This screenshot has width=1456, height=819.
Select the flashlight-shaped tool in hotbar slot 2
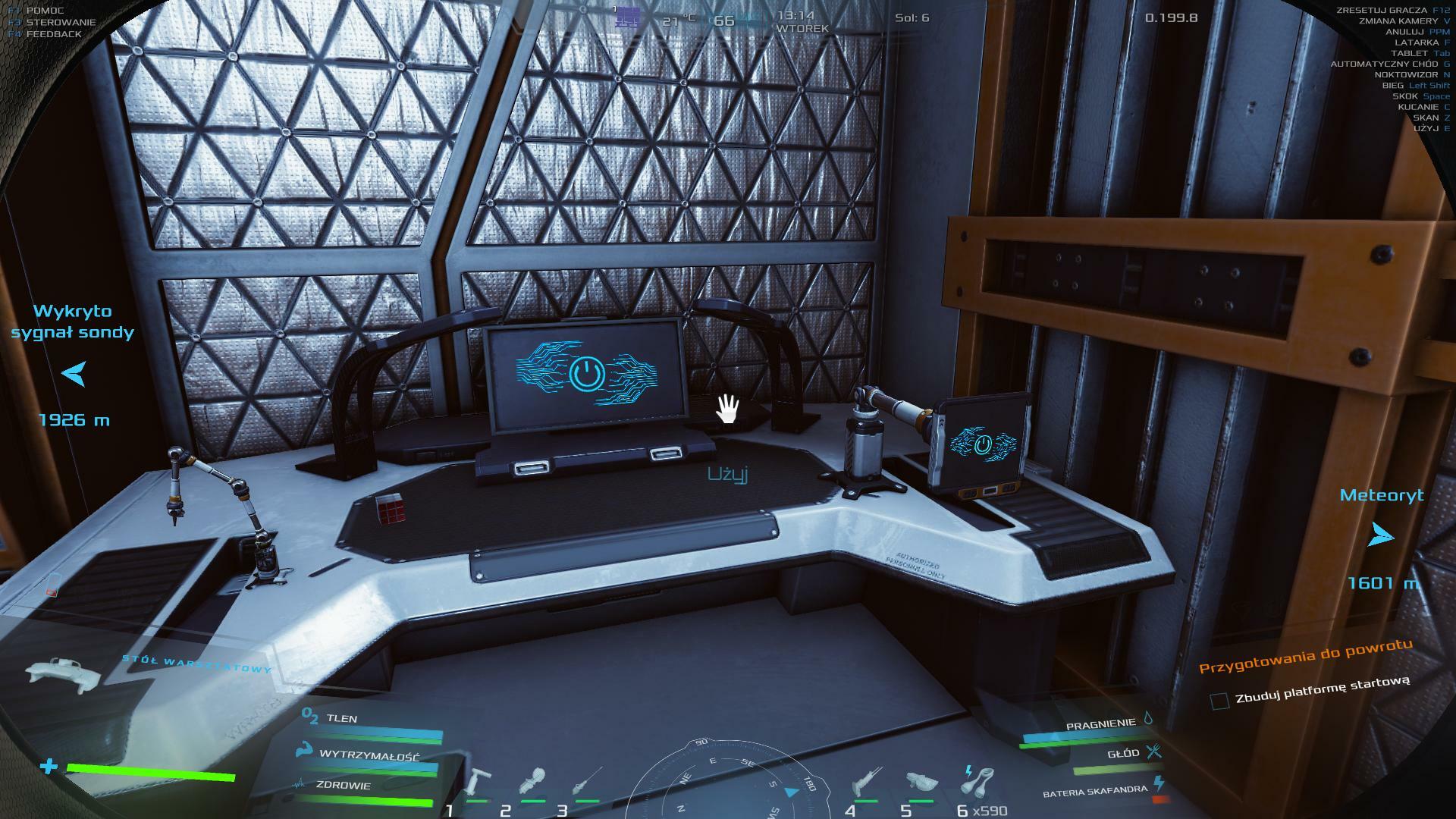[534, 781]
